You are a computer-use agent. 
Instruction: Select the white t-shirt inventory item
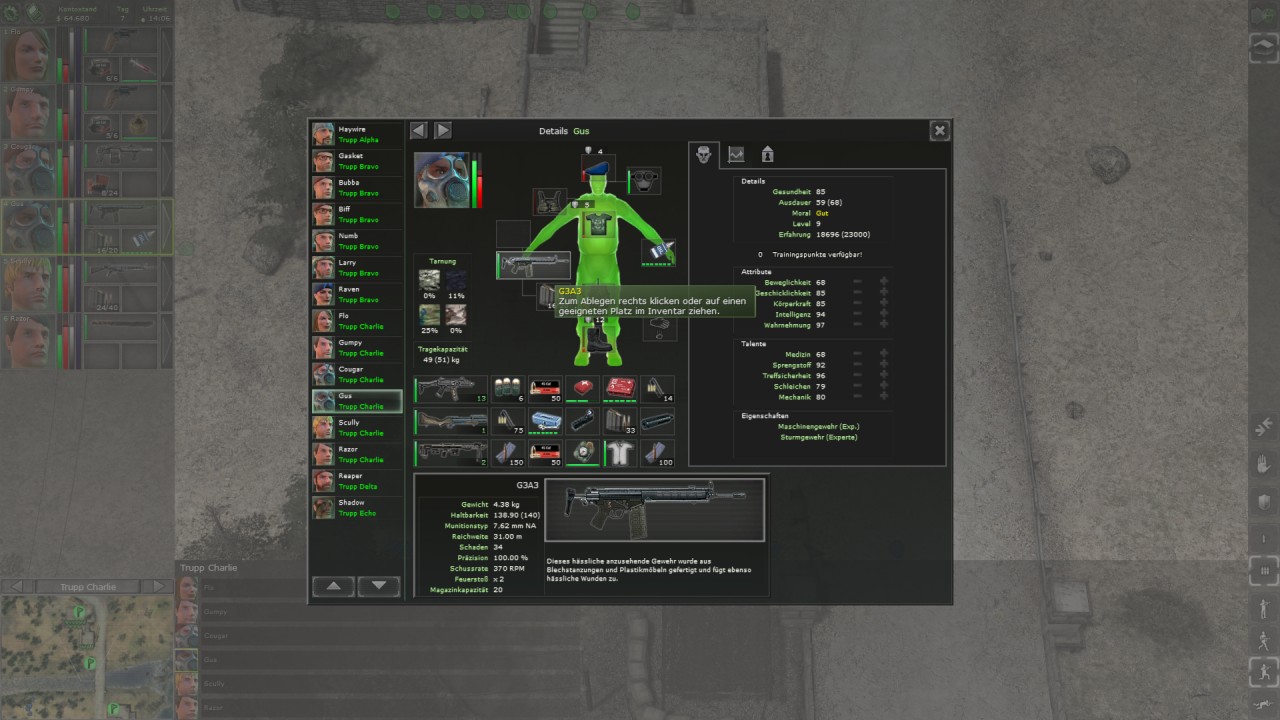click(620, 452)
